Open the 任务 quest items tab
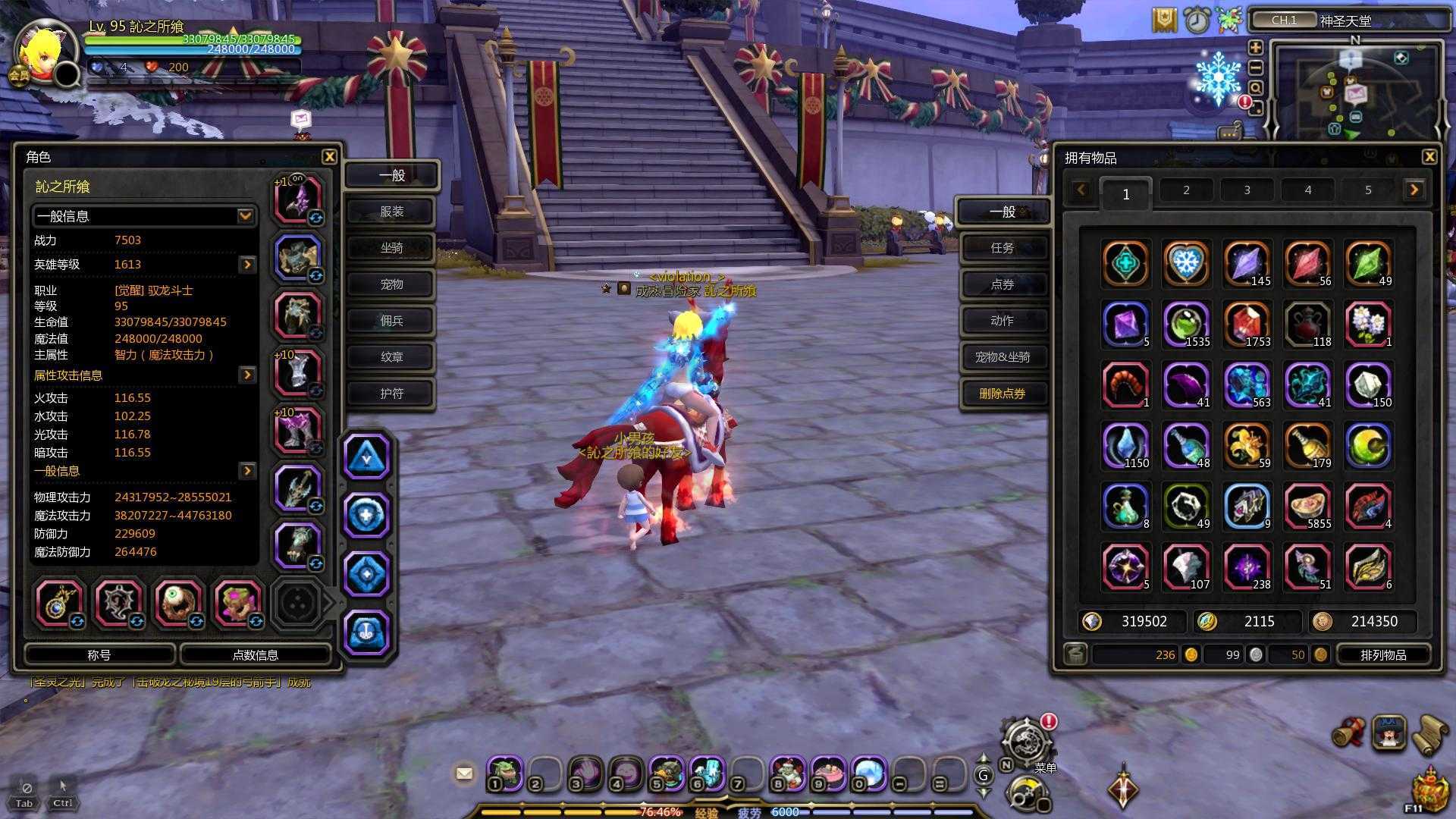1456x819 pixels. pyautogui.click(x=1003, y=248)
